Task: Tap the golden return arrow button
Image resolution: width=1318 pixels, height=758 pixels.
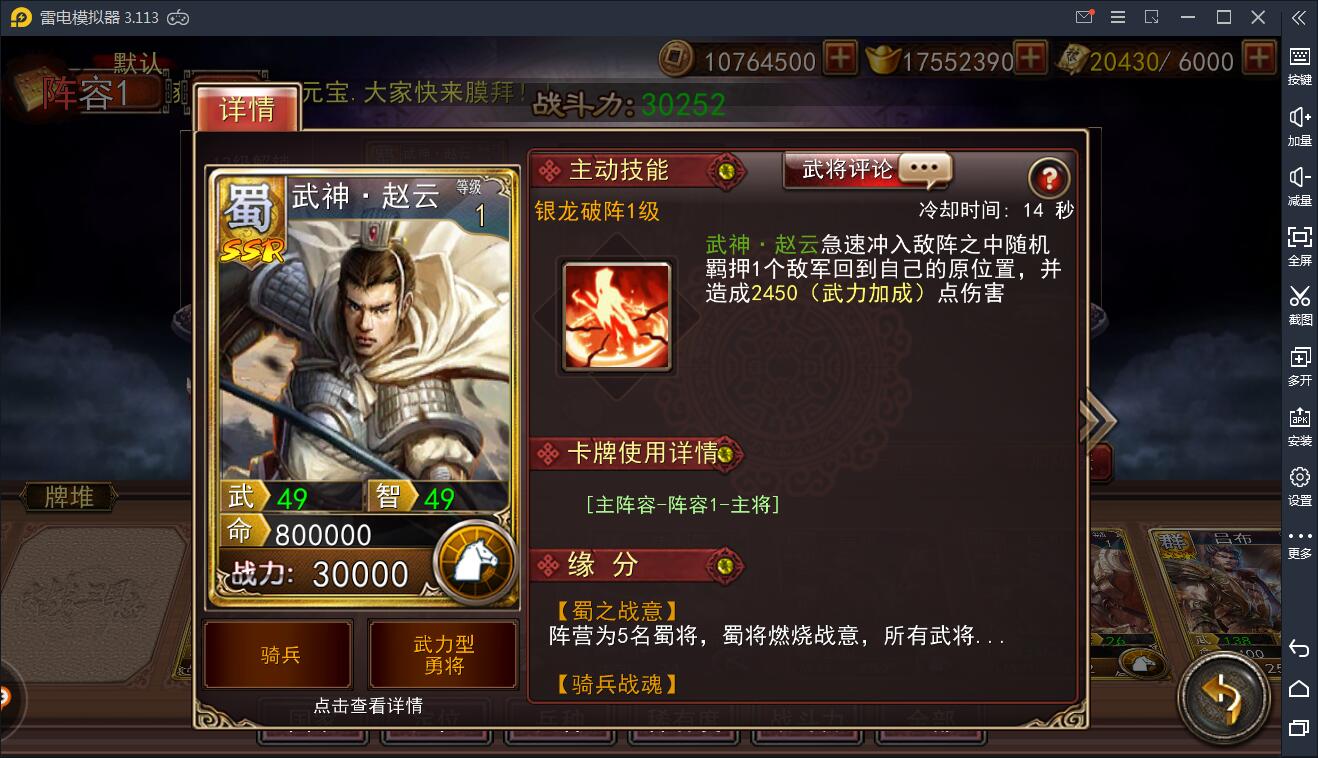Action: 1224,697
